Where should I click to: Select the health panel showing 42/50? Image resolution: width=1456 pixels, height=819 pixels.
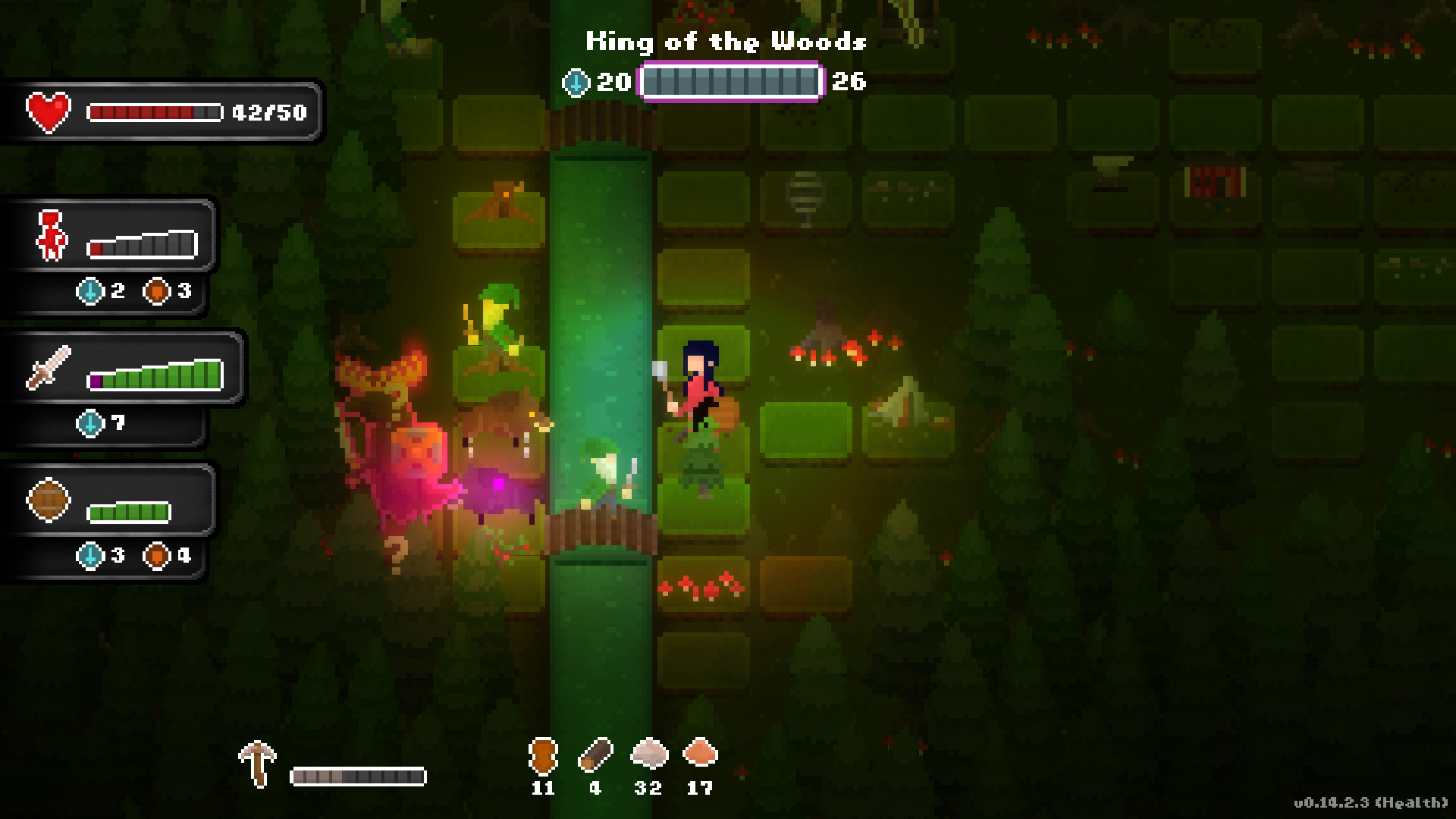163,112
